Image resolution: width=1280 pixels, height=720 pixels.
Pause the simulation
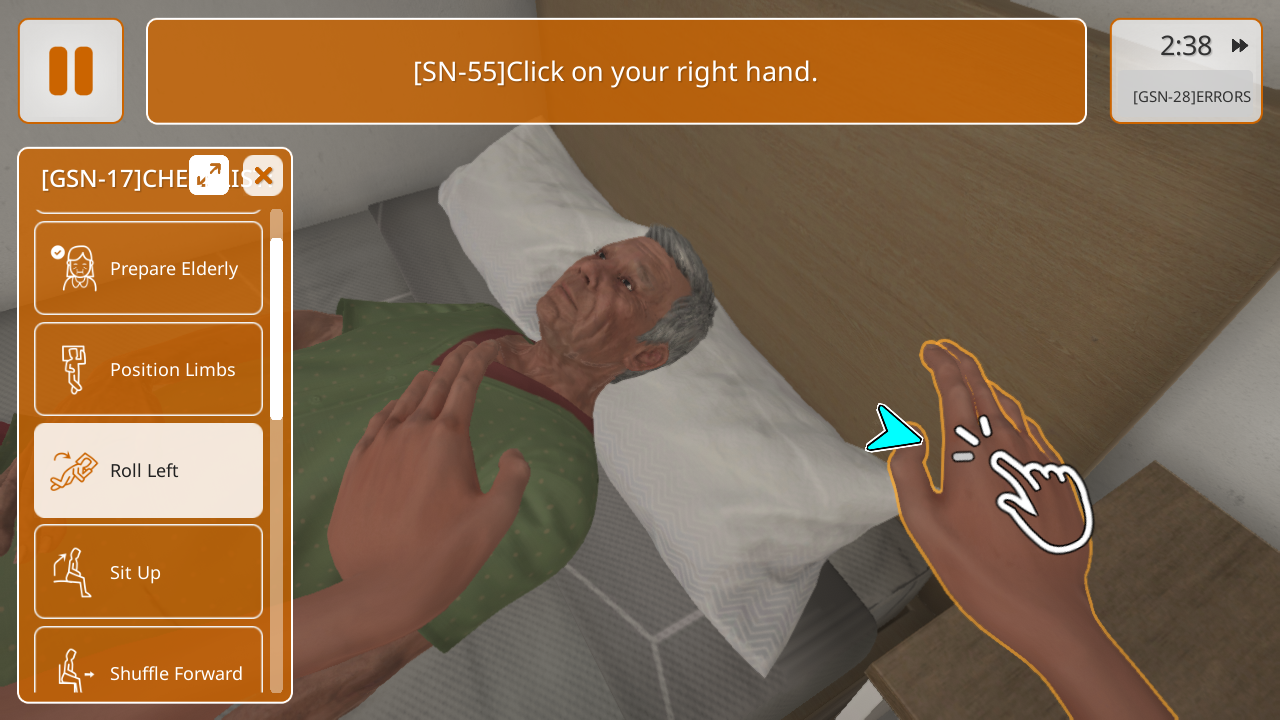[71, 71]
